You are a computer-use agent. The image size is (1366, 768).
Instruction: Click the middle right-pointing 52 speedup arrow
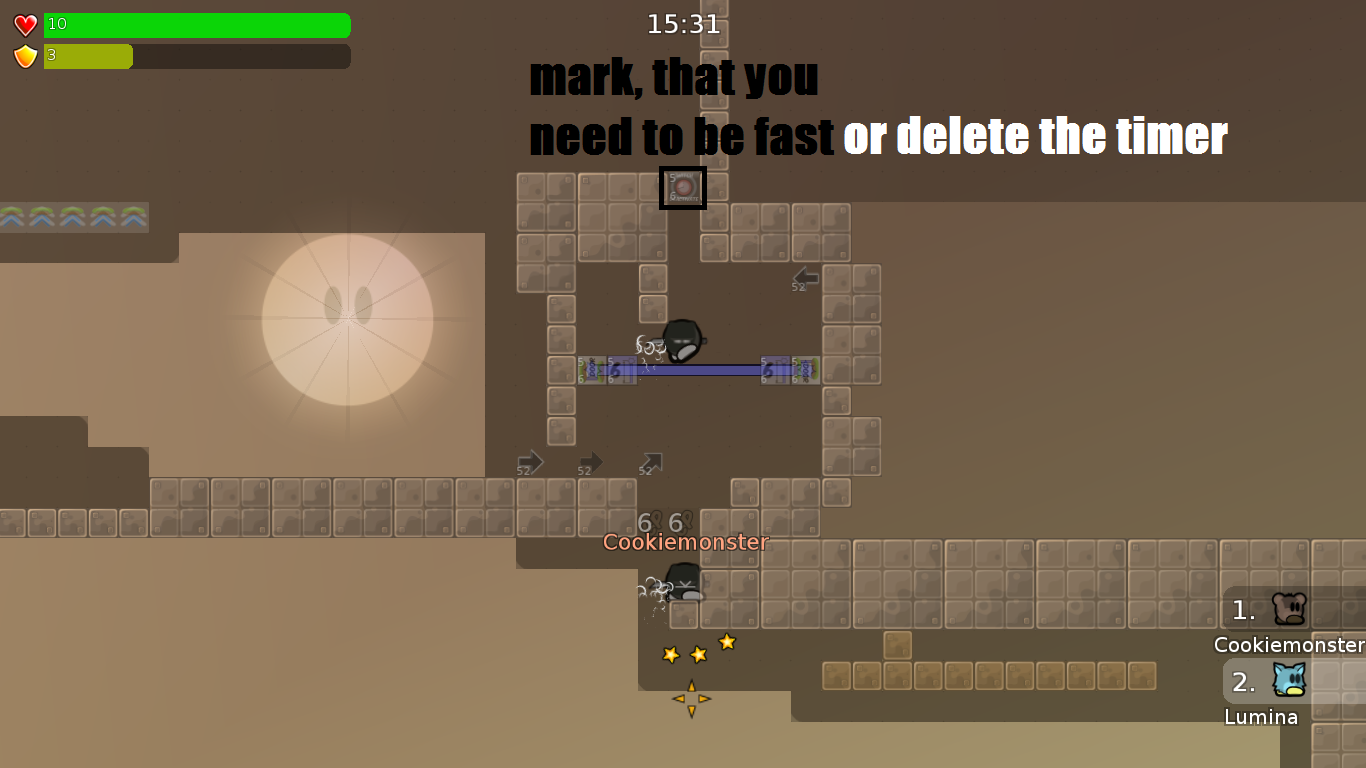click(589, 462)
